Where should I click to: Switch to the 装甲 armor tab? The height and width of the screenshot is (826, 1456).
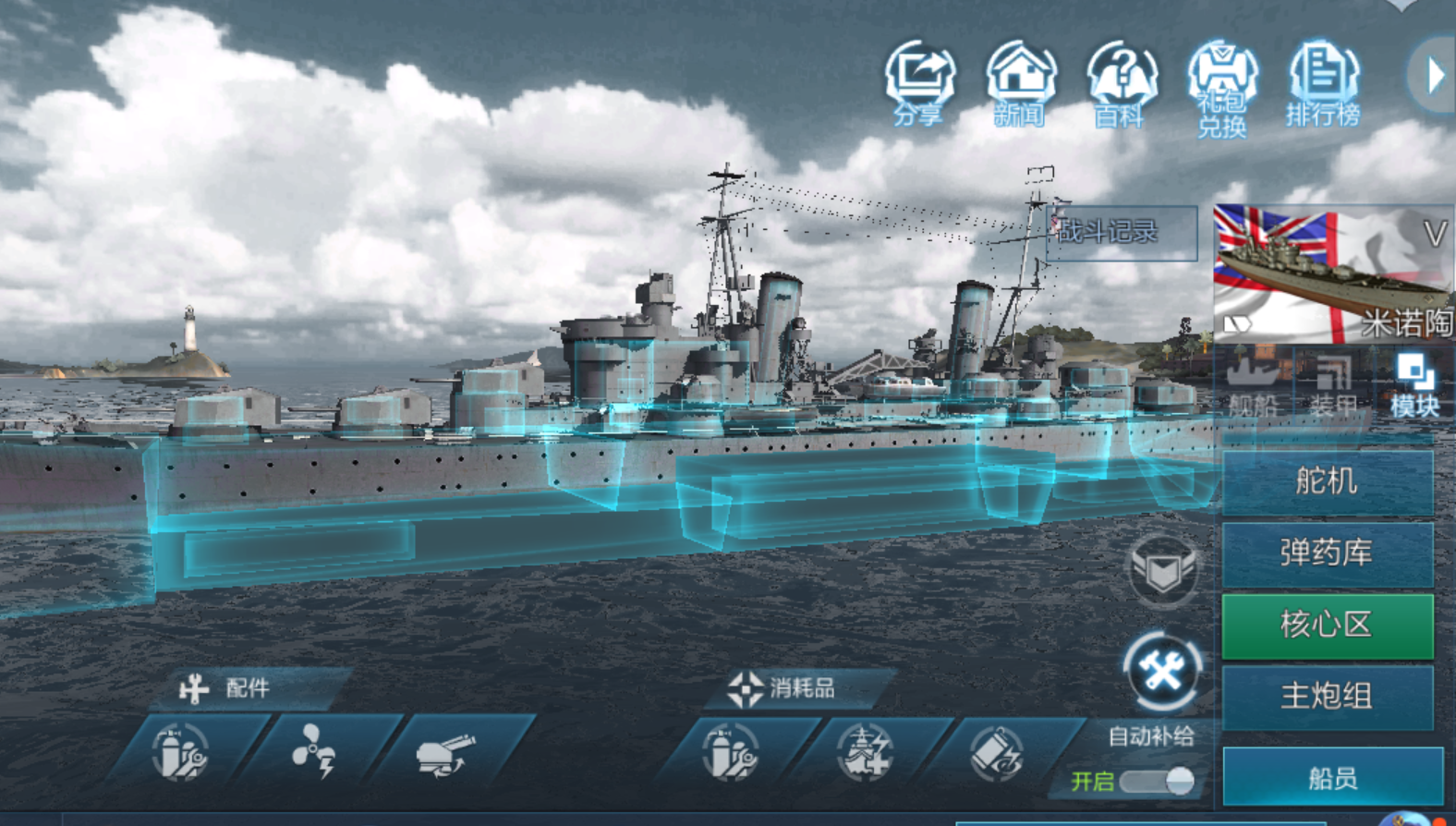tap(1333, 385)
